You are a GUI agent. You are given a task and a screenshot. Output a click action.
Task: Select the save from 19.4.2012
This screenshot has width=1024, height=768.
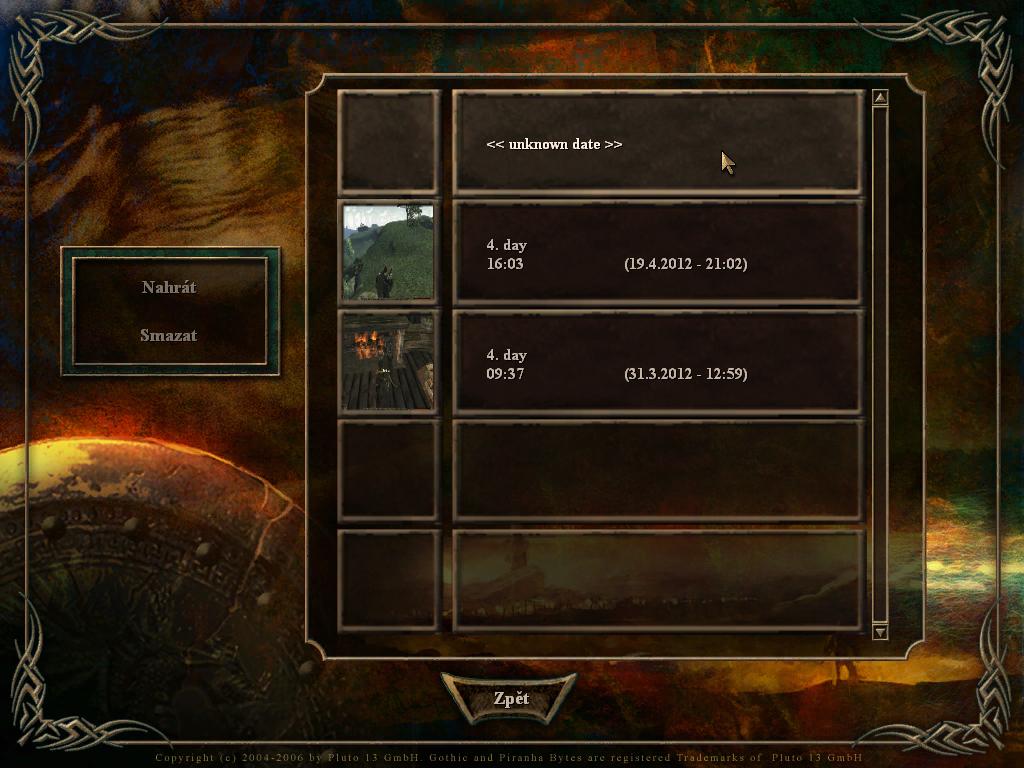pos(657,253)
